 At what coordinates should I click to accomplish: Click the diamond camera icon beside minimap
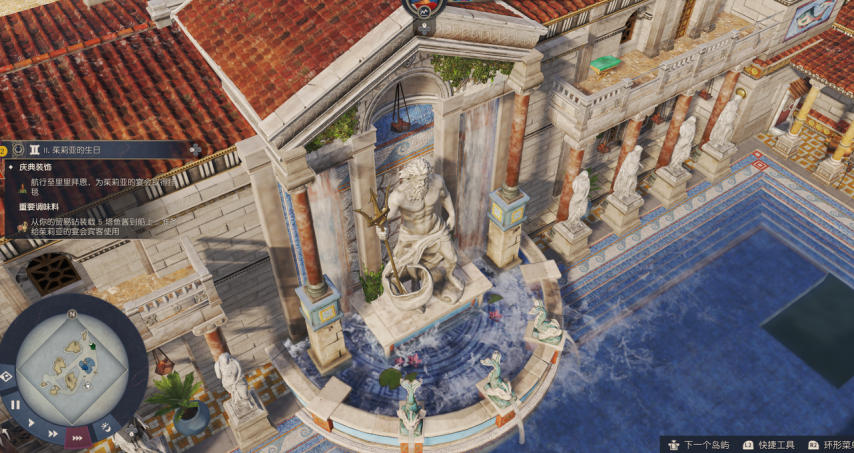point(6,376)
